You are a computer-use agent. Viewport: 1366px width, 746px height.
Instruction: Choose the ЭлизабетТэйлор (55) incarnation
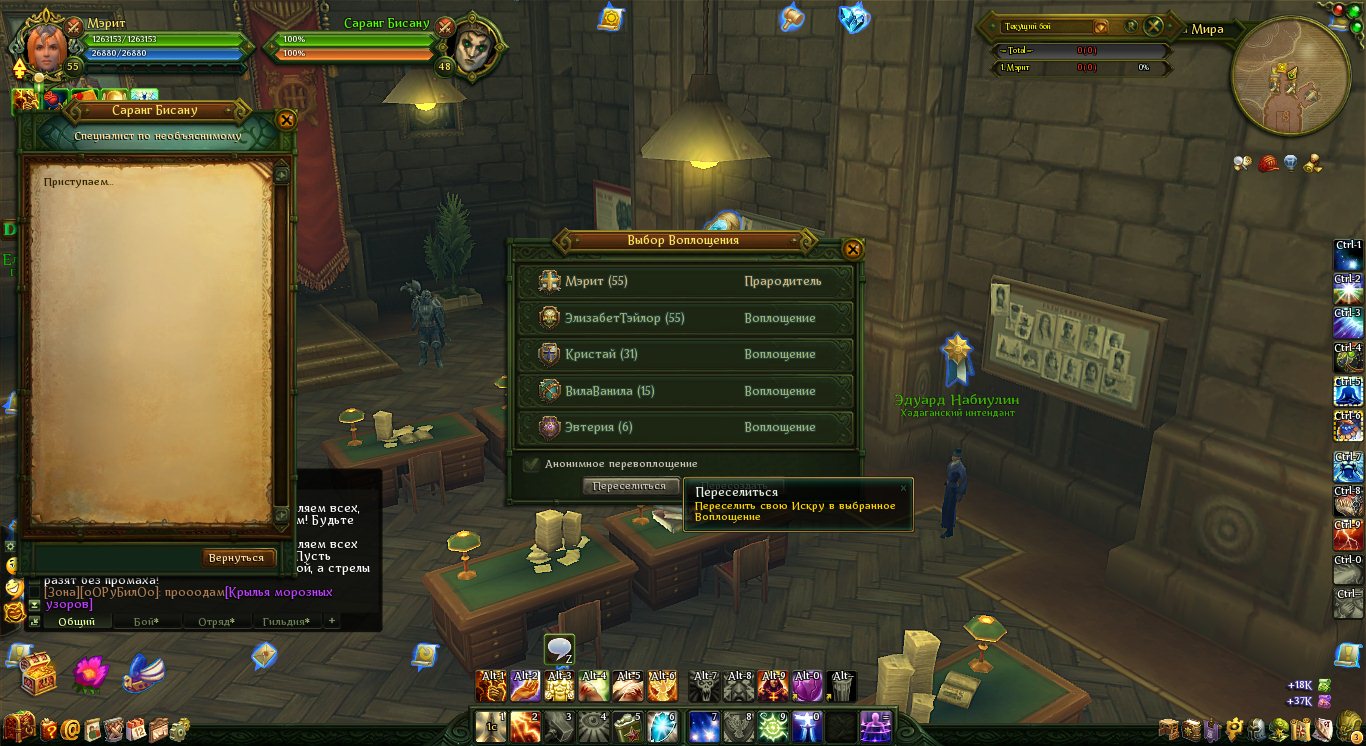[686, 318]
